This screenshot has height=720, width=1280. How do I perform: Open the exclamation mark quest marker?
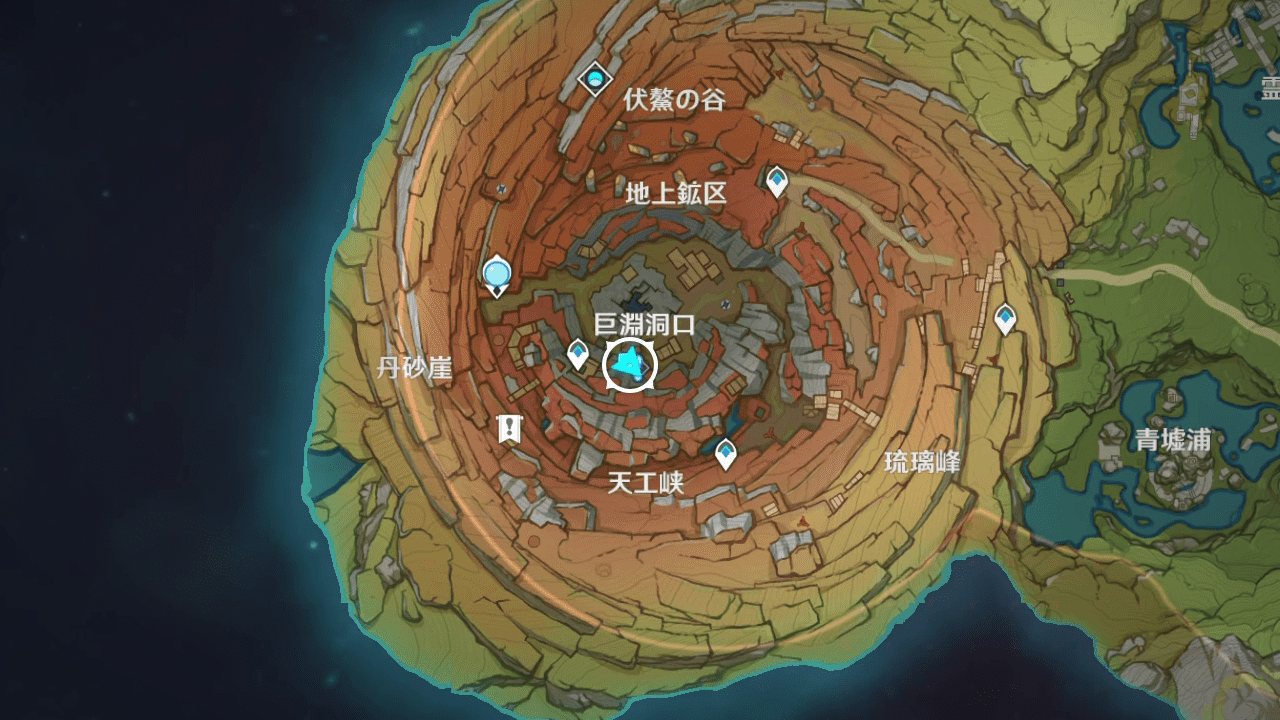(510, 429)
